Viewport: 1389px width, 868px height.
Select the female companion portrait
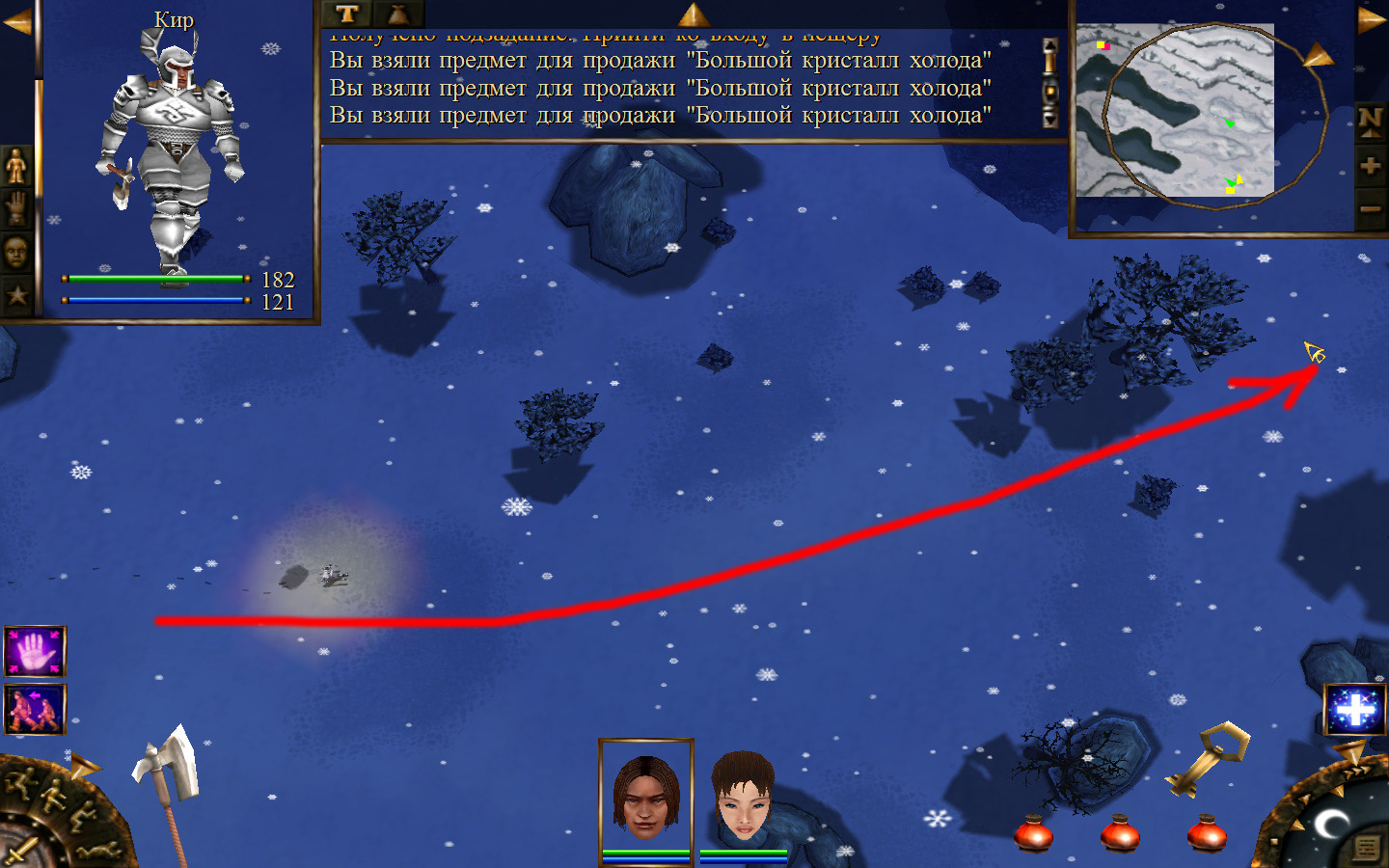tap(743, 797)
